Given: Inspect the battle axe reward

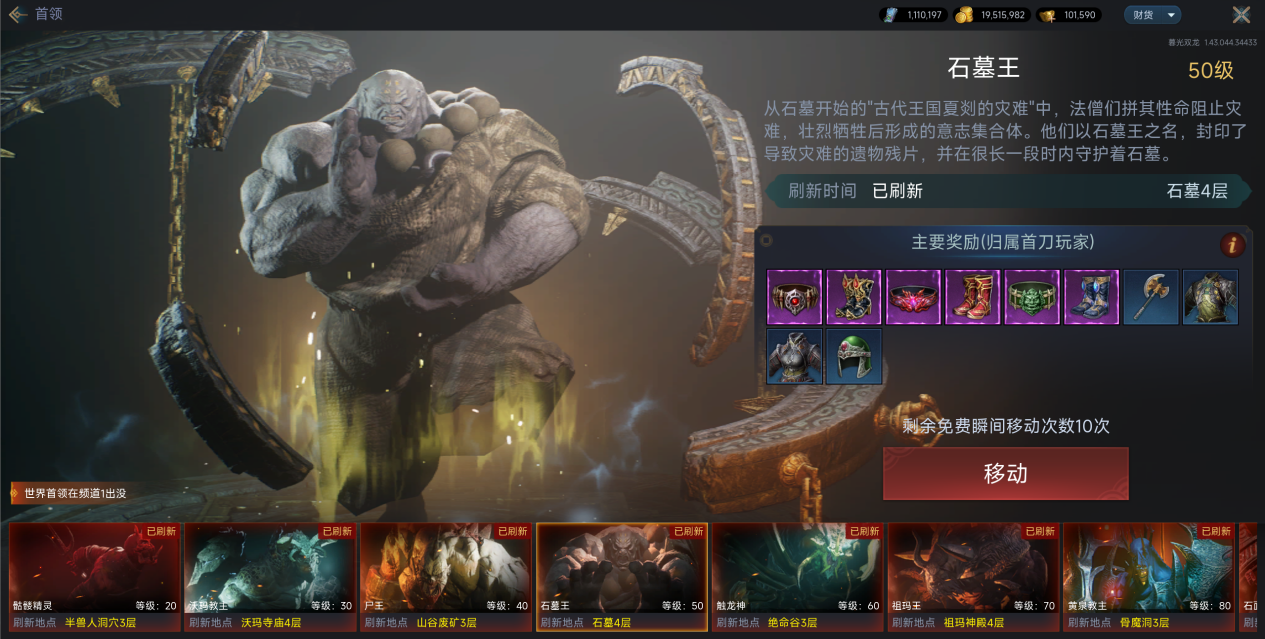Looking at the screenshot, I should click(x=1151, y=297).
